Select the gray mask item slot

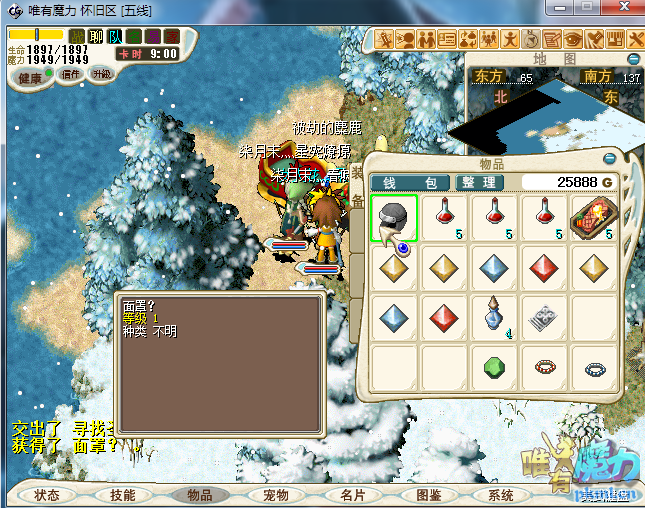[395, 218]
